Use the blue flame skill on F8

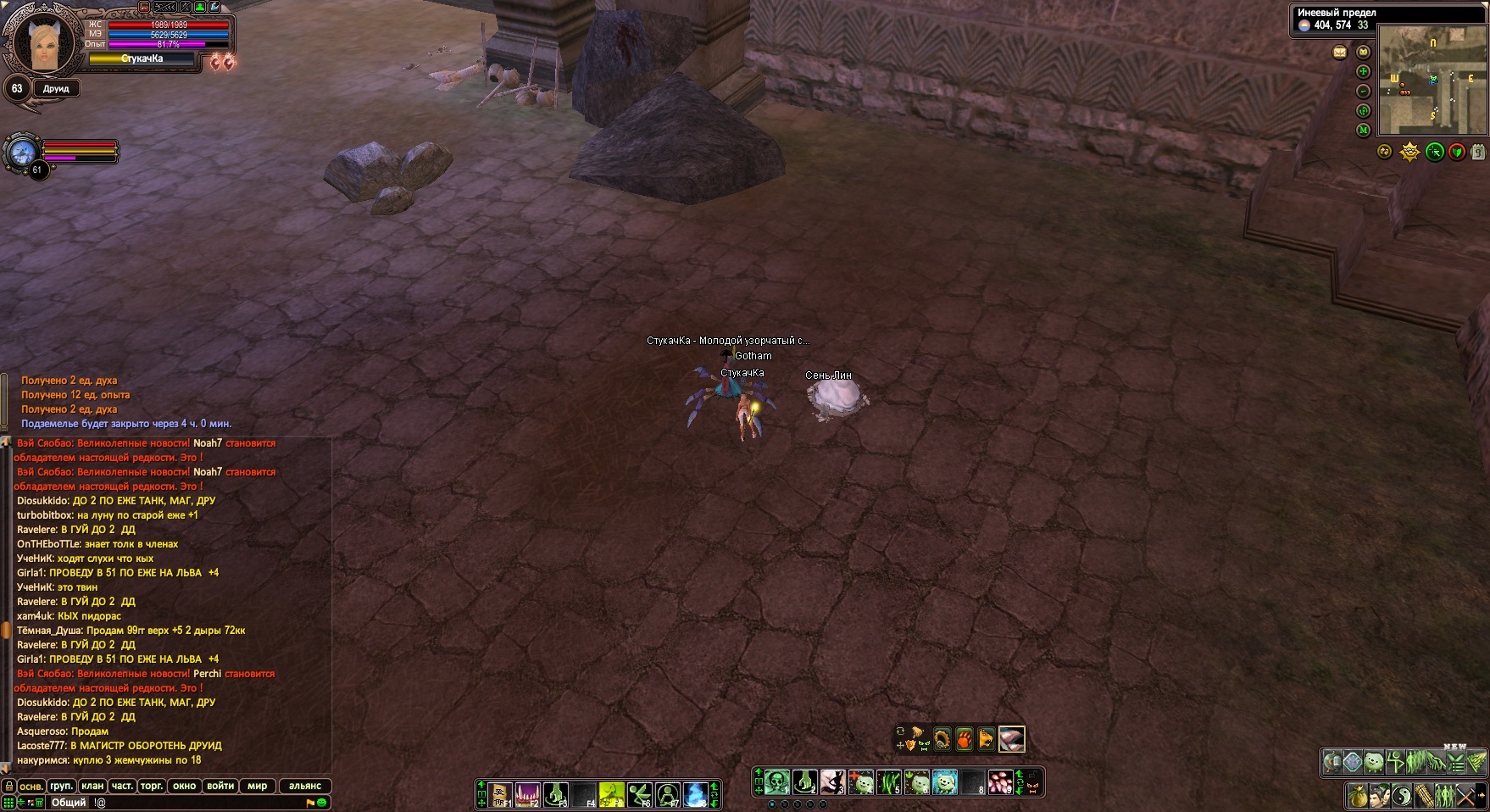tap(695, 794)
